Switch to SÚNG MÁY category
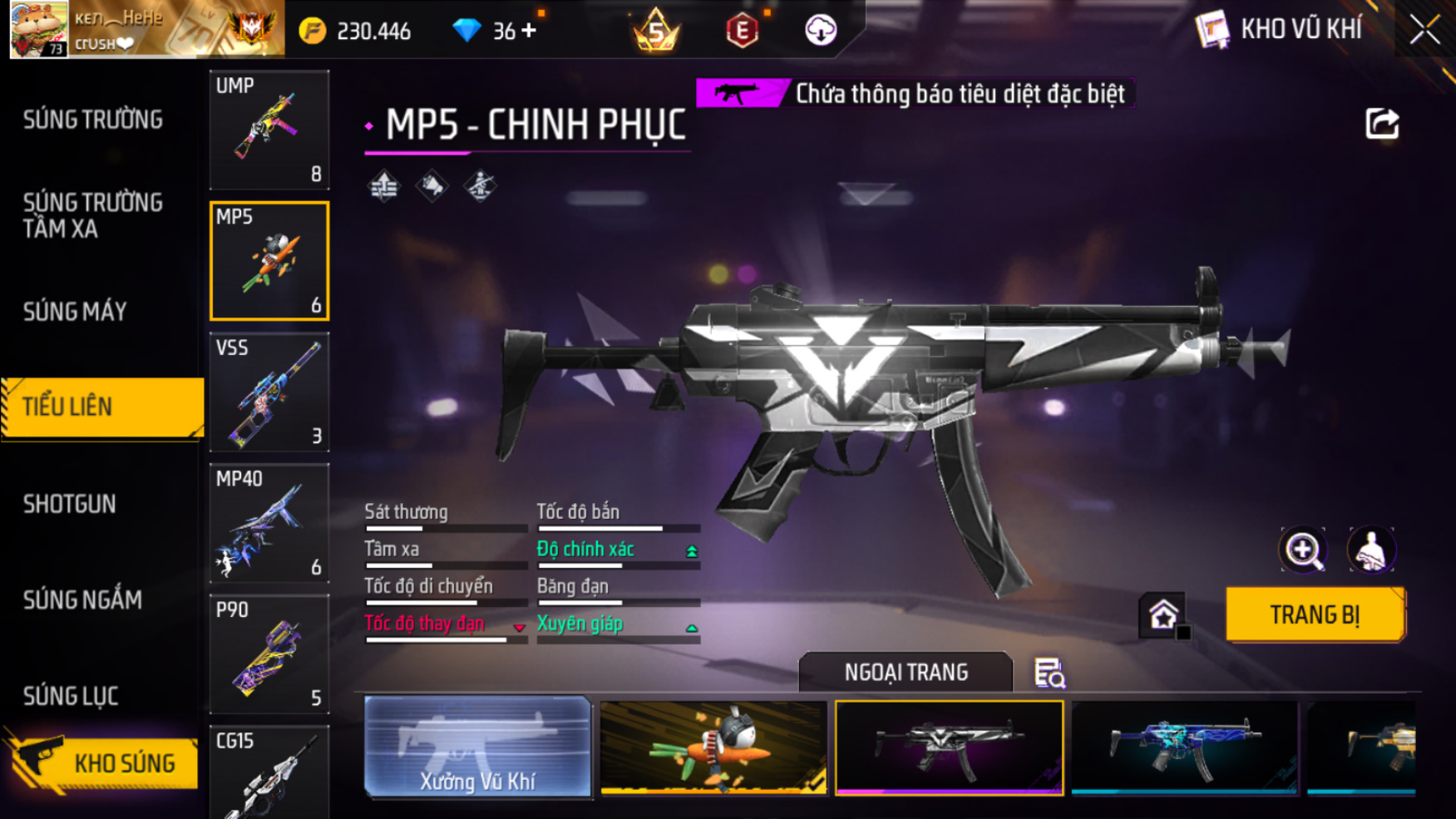 (75, 312)
